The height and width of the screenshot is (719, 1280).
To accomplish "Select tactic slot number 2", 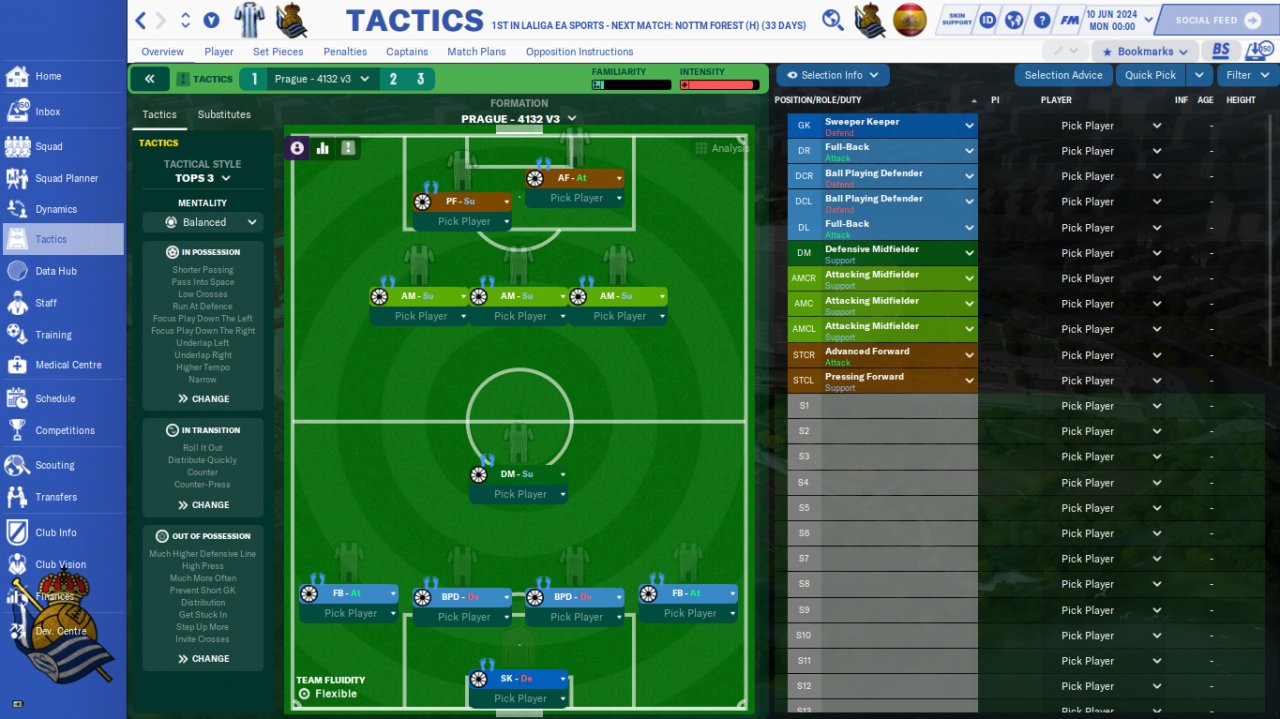I will tap(393, 79).
